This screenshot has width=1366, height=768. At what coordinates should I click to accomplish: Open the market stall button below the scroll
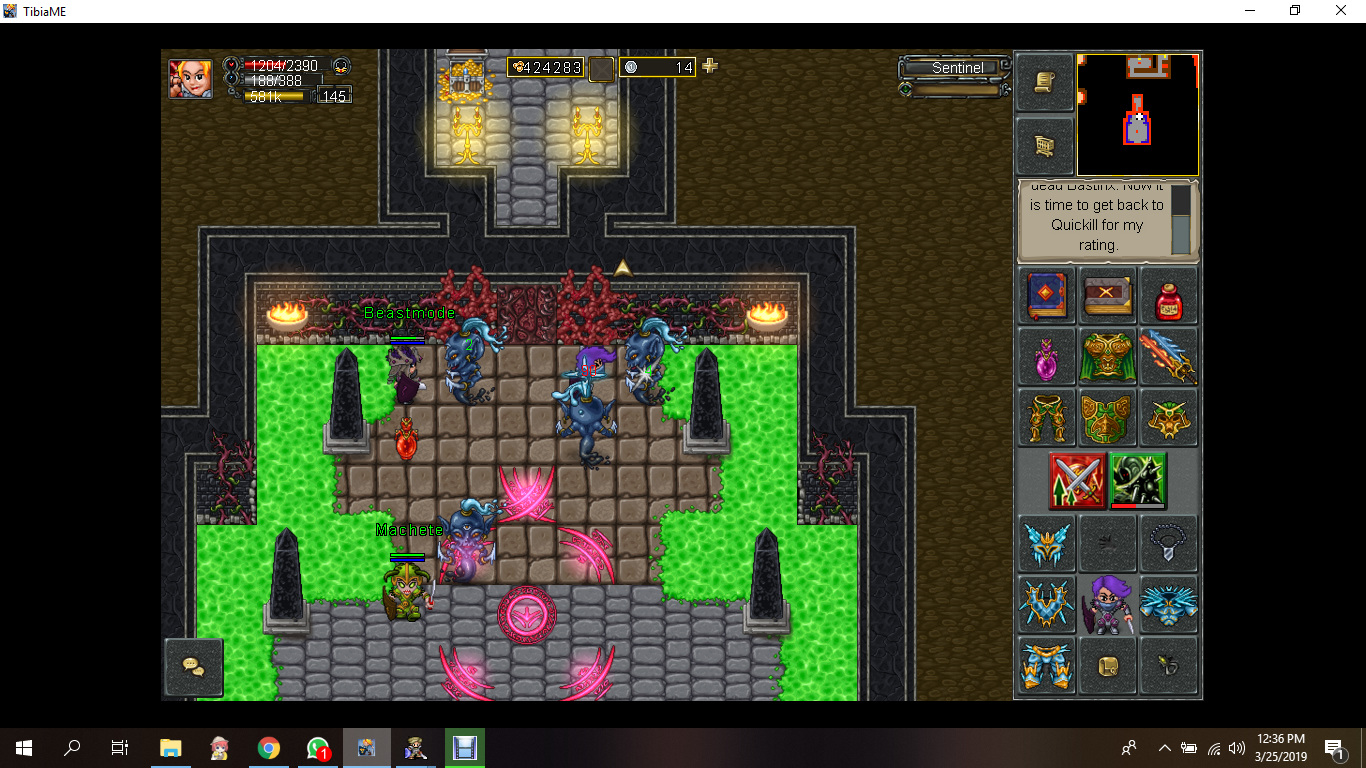click(x=1045, y=147)
